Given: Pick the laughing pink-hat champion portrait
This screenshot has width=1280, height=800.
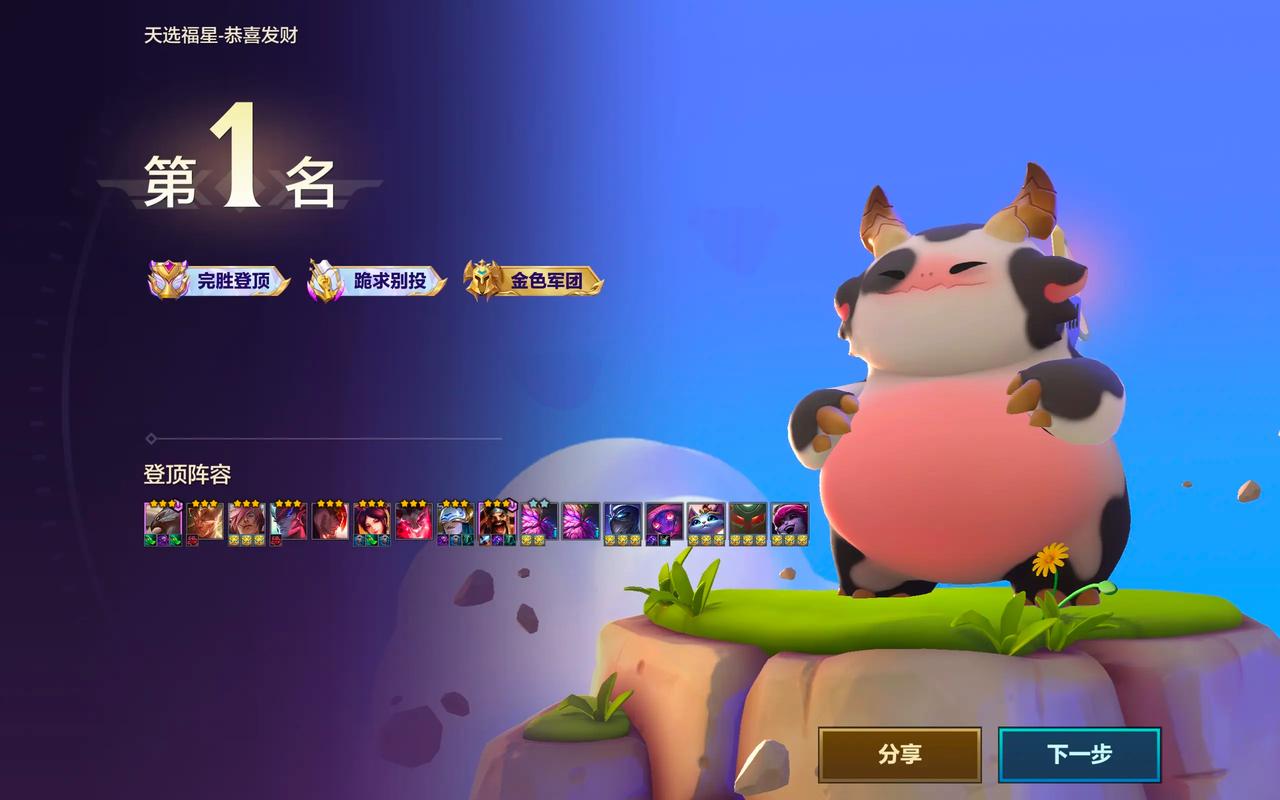Looking at the screenshot, I should [789, 521].
